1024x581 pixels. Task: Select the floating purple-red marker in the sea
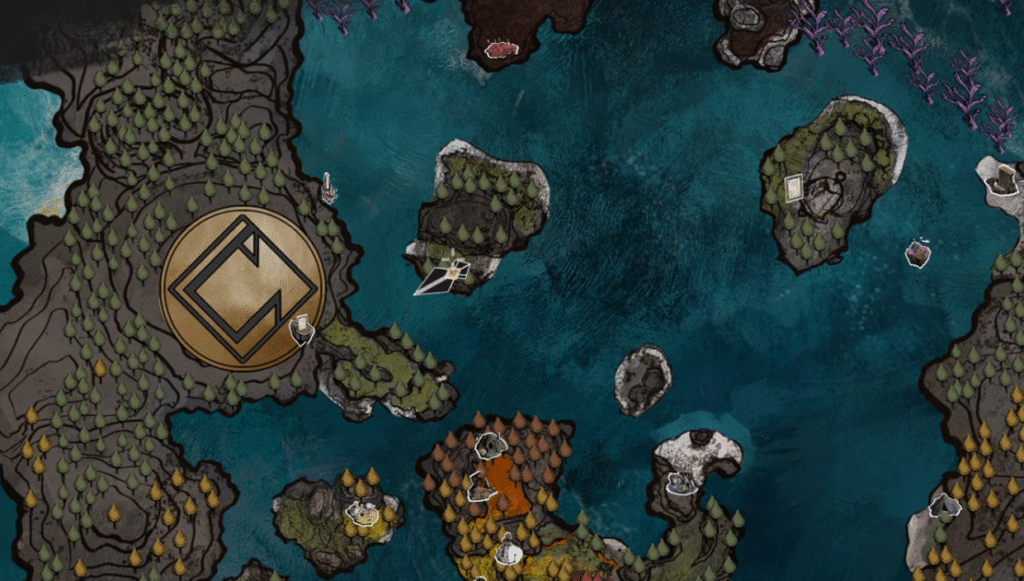point(918,254)
